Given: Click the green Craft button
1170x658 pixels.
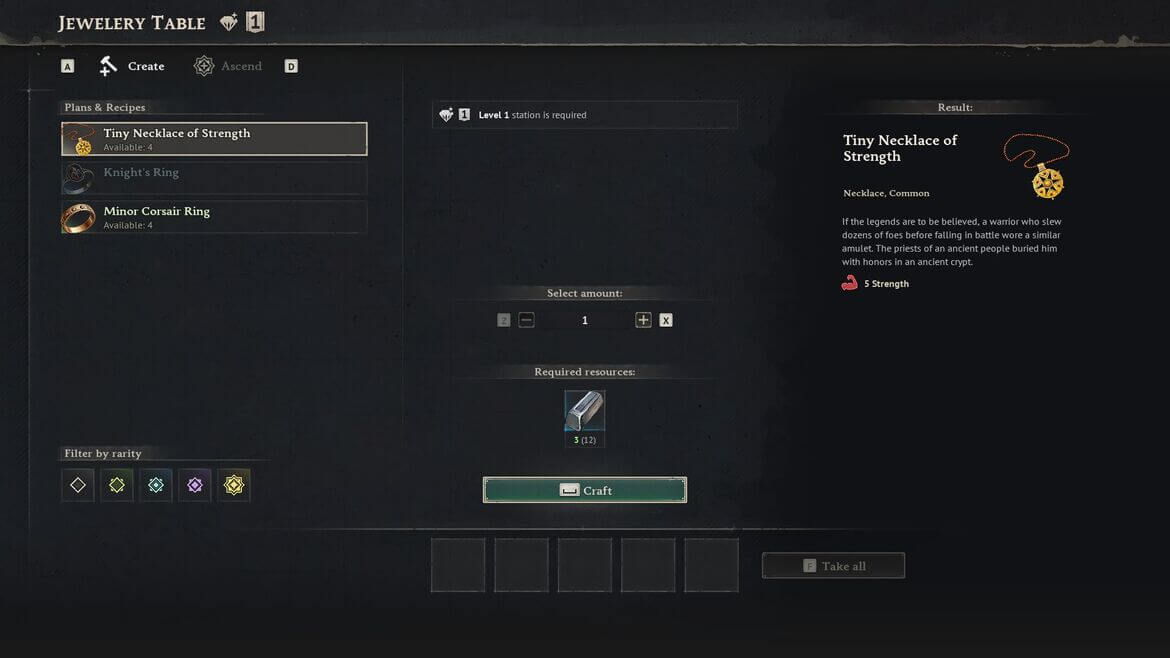Looking at the screenshot, I should coord(585,490).
